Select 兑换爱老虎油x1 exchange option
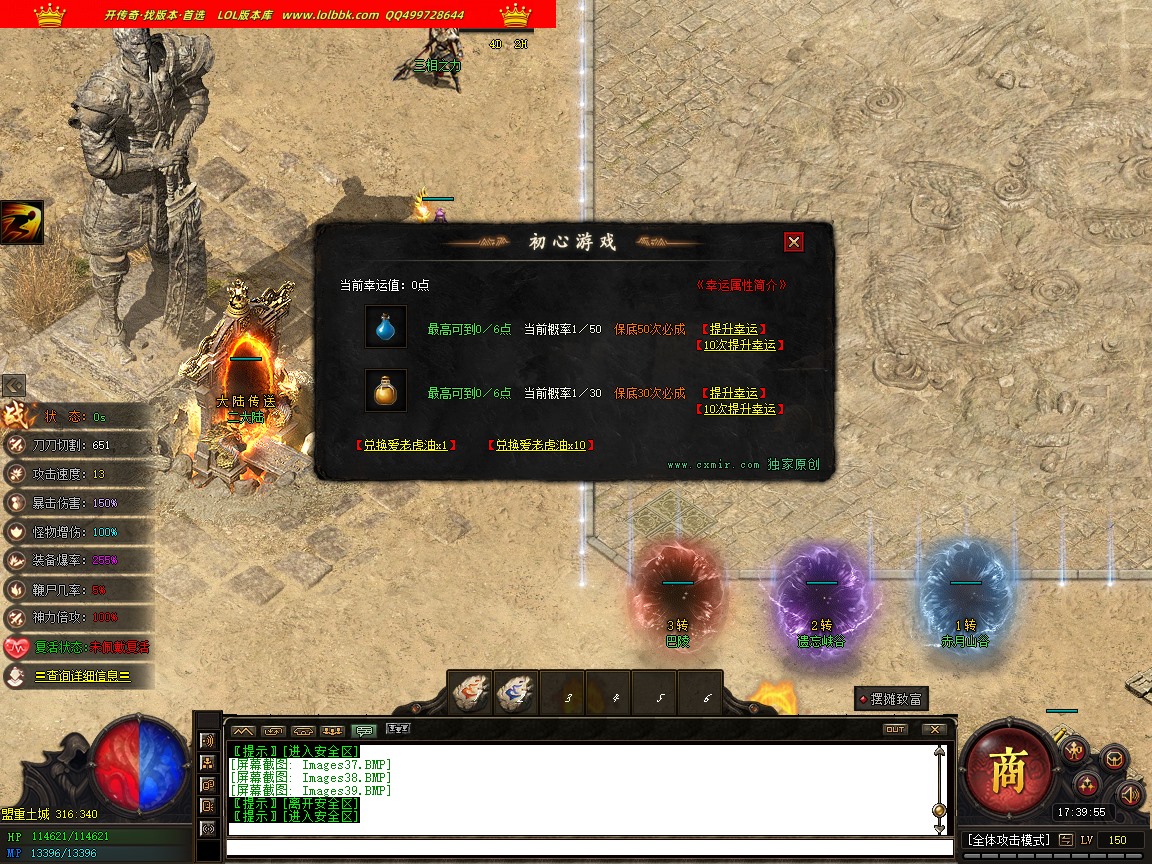 pos(406,445)
